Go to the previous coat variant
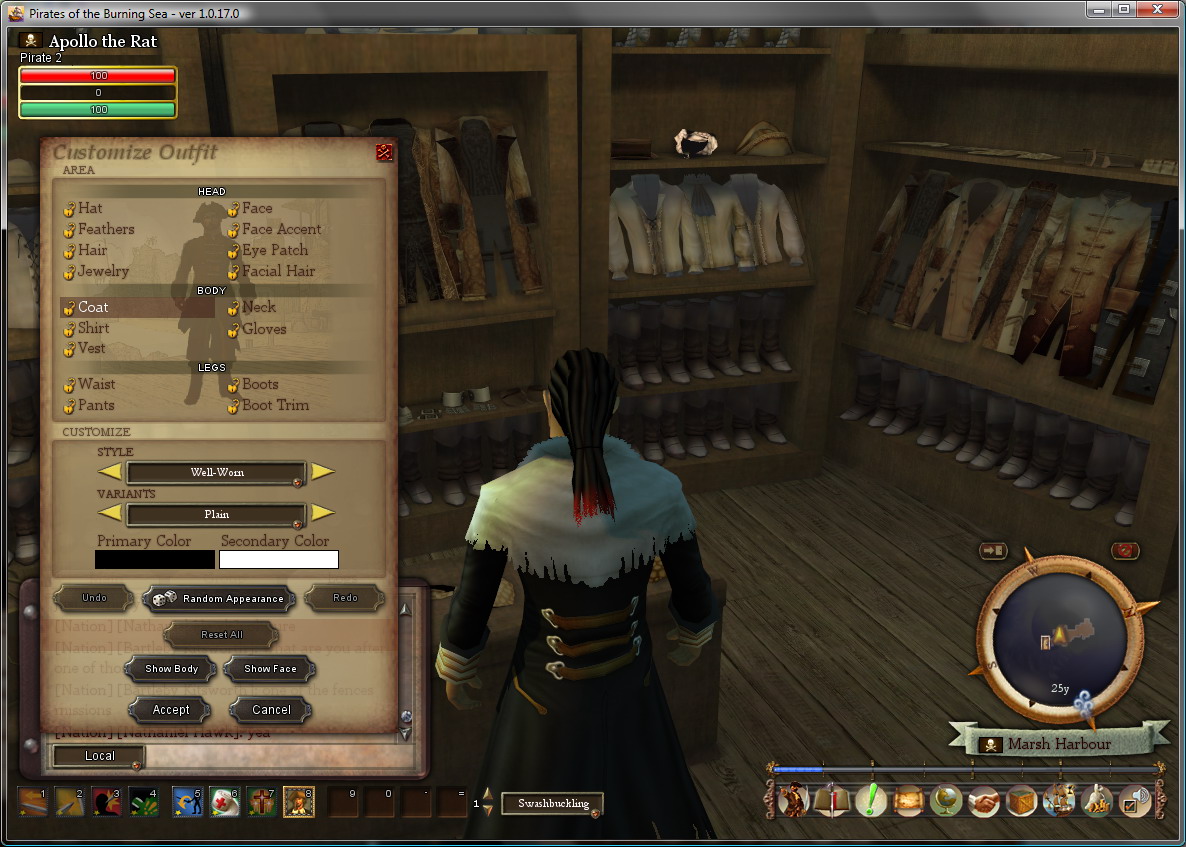The image size is (1186, 847). [x=110, y=513]
